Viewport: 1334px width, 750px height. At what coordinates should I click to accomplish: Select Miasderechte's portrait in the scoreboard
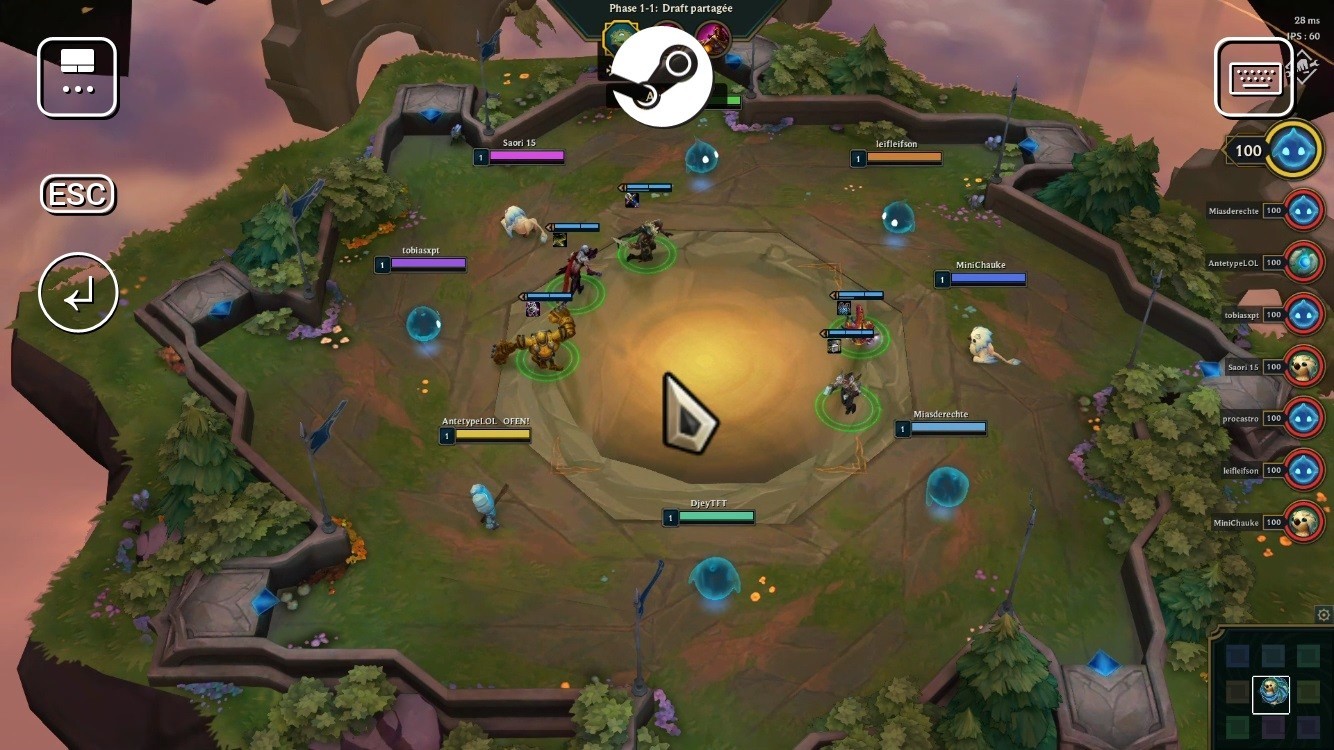(x=1303, y=210)
